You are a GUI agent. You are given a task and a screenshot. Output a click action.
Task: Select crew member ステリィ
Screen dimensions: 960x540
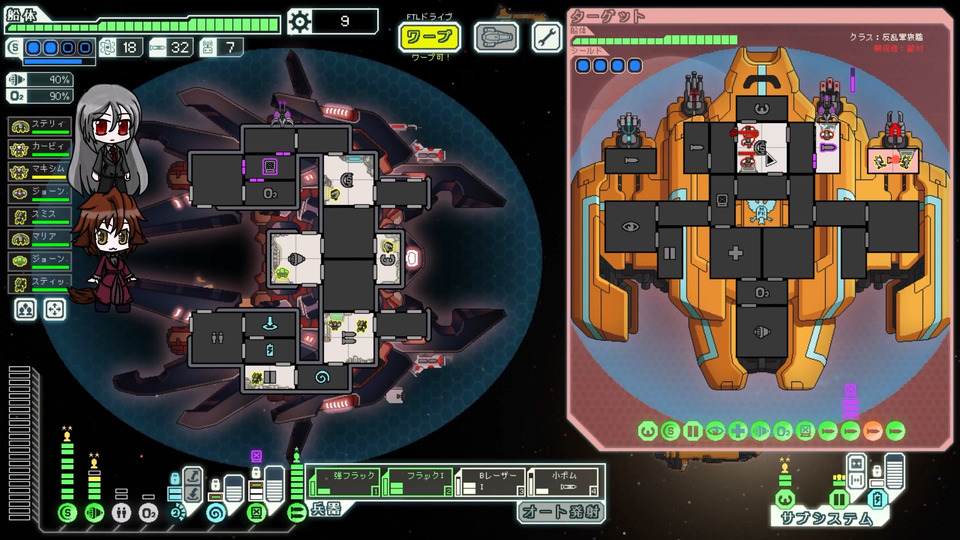(41, 125)
